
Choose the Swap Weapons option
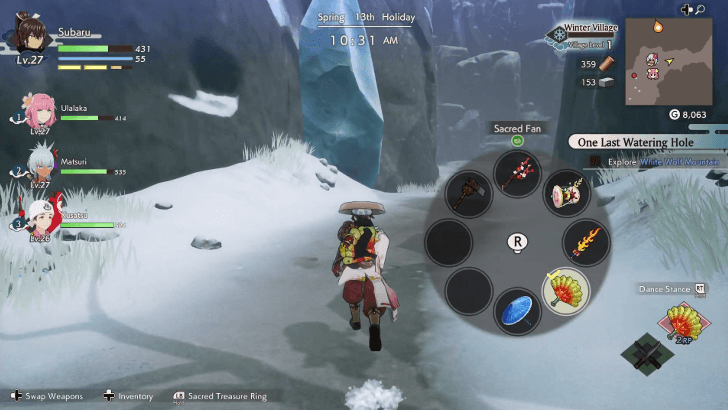pos(48,397)
